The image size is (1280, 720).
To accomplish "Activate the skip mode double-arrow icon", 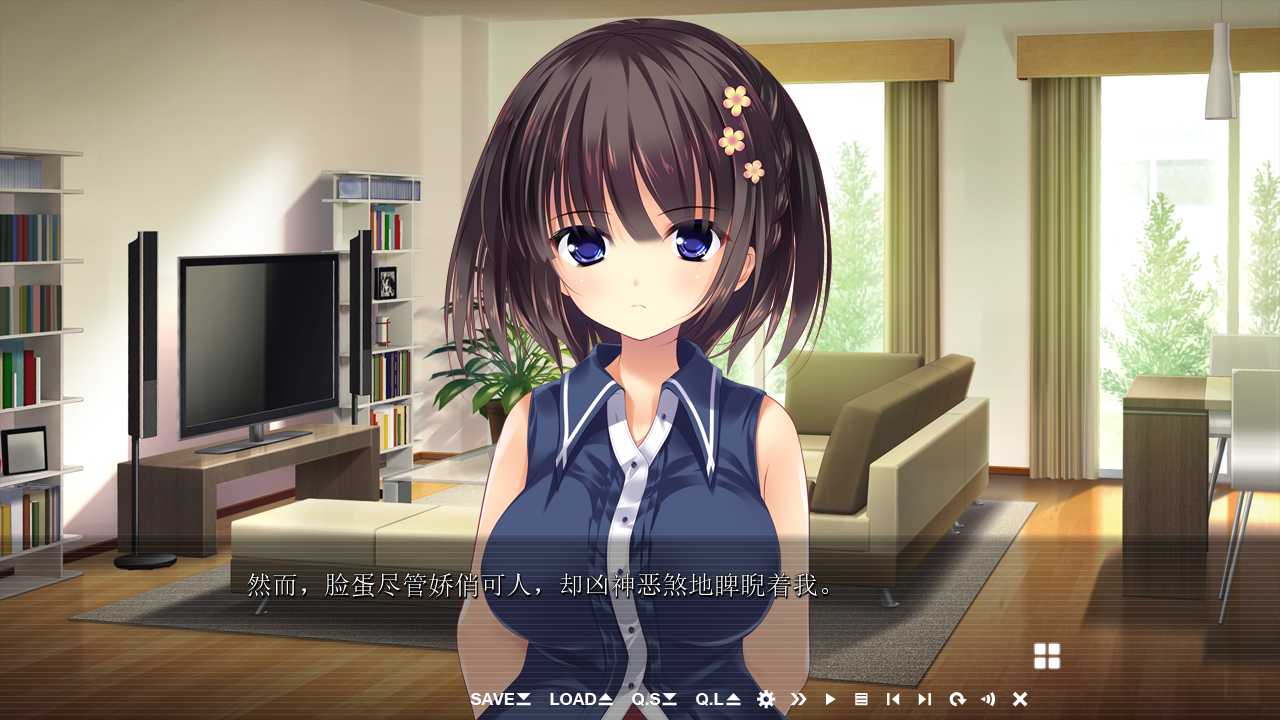I will 798,700.
